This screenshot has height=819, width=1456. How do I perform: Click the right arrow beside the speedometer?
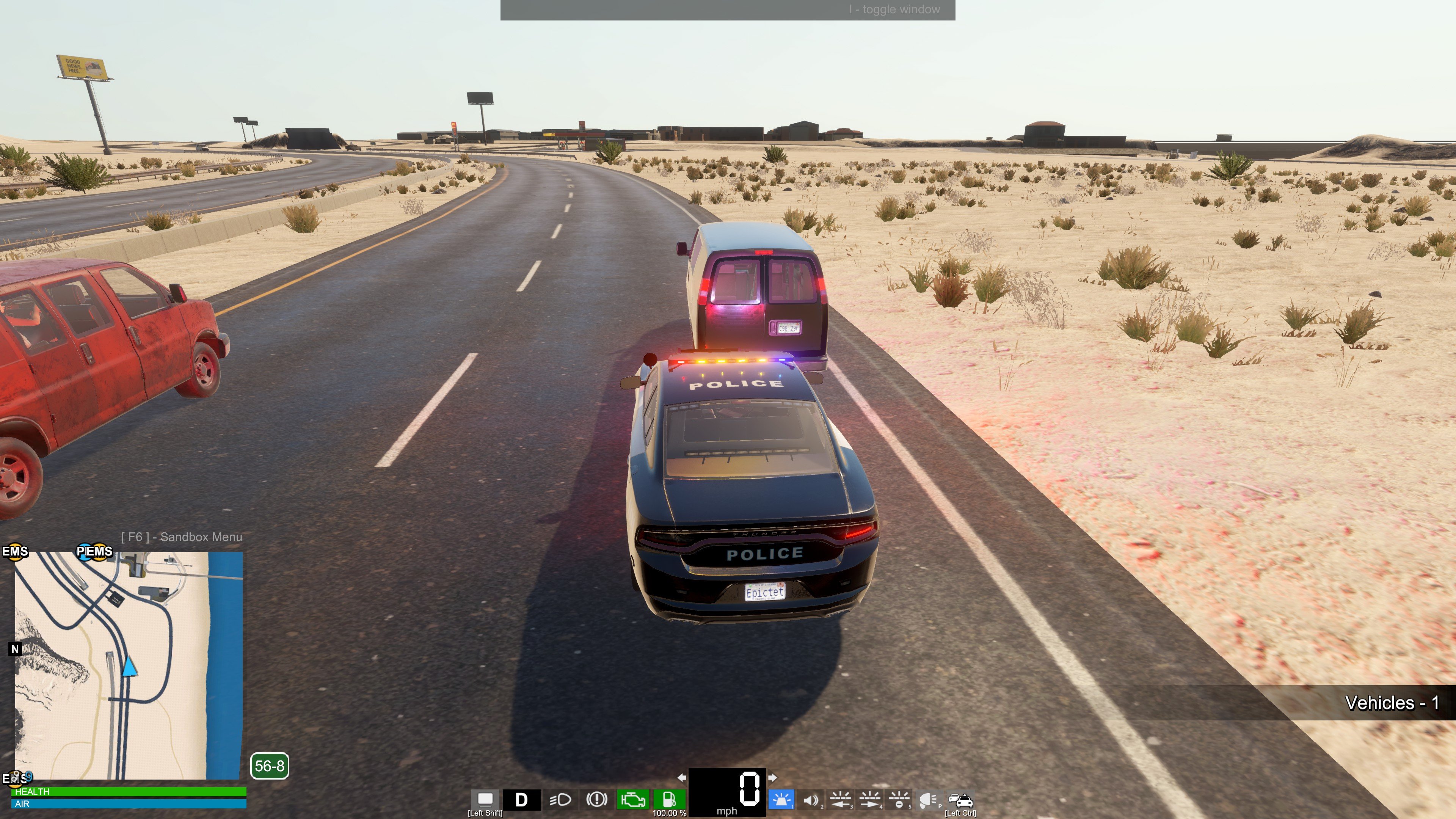click(773, 777)
